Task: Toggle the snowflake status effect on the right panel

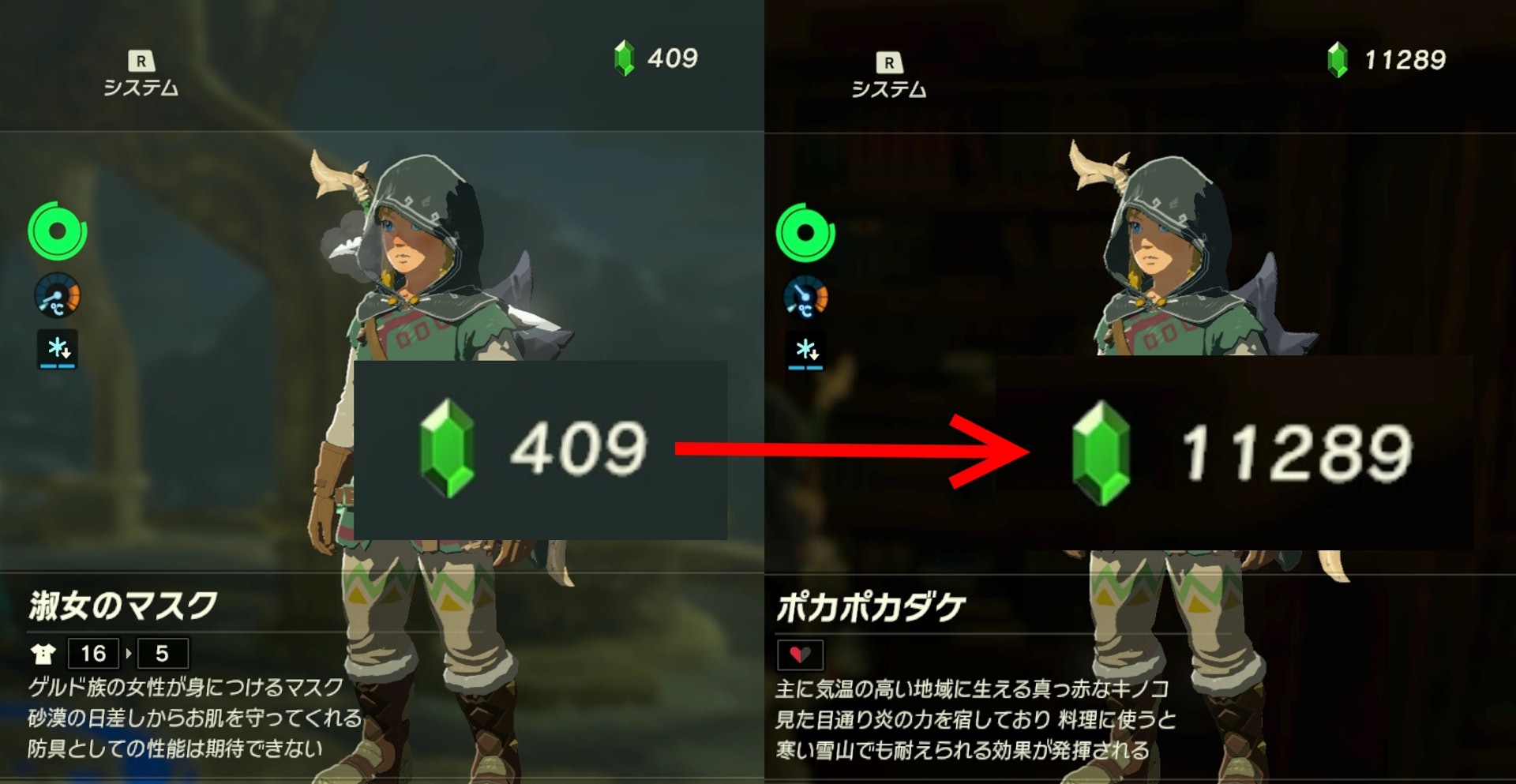Action: click(x=807, y=351)
